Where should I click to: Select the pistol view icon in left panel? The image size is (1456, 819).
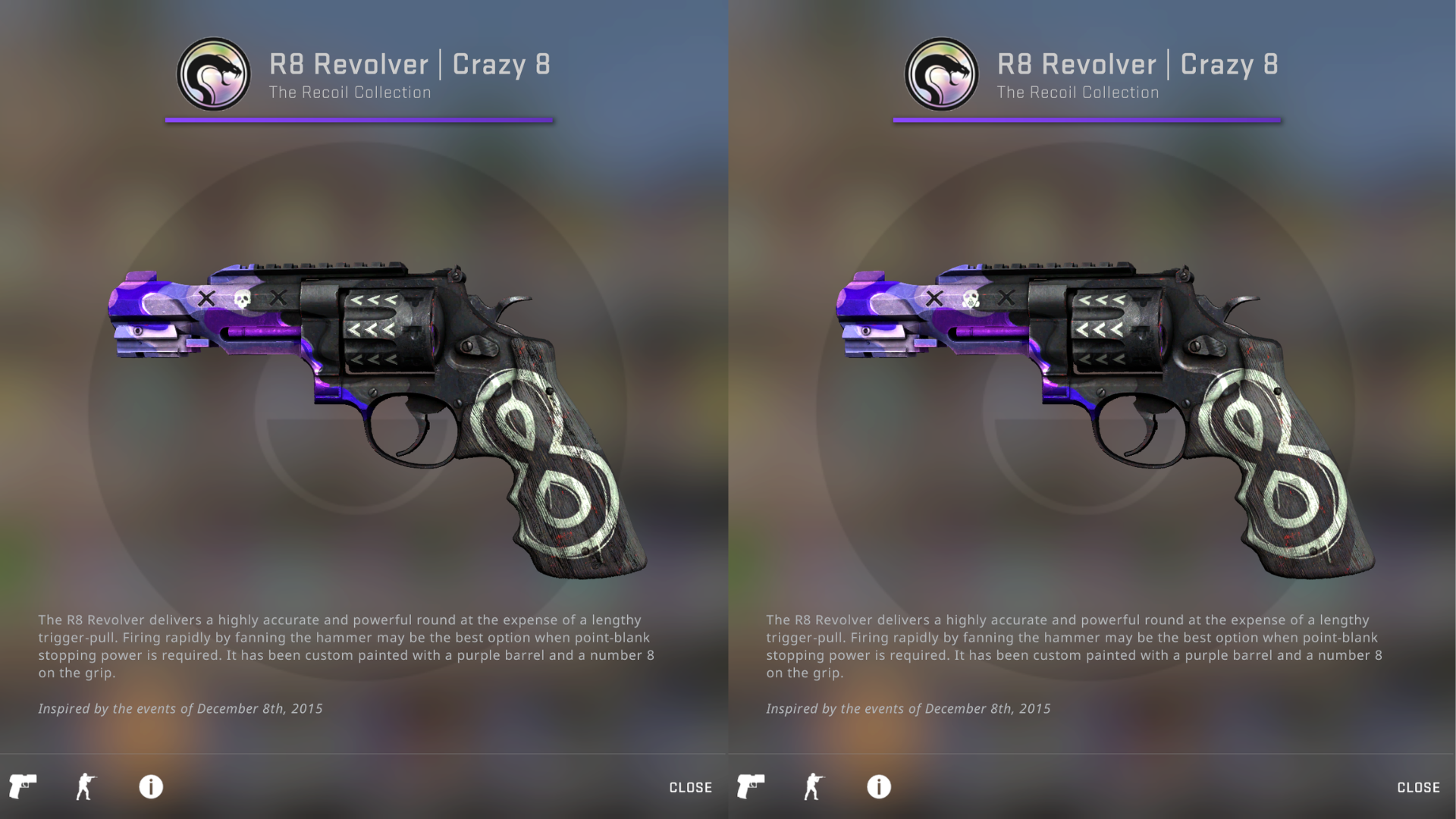[x=23, y=786]
